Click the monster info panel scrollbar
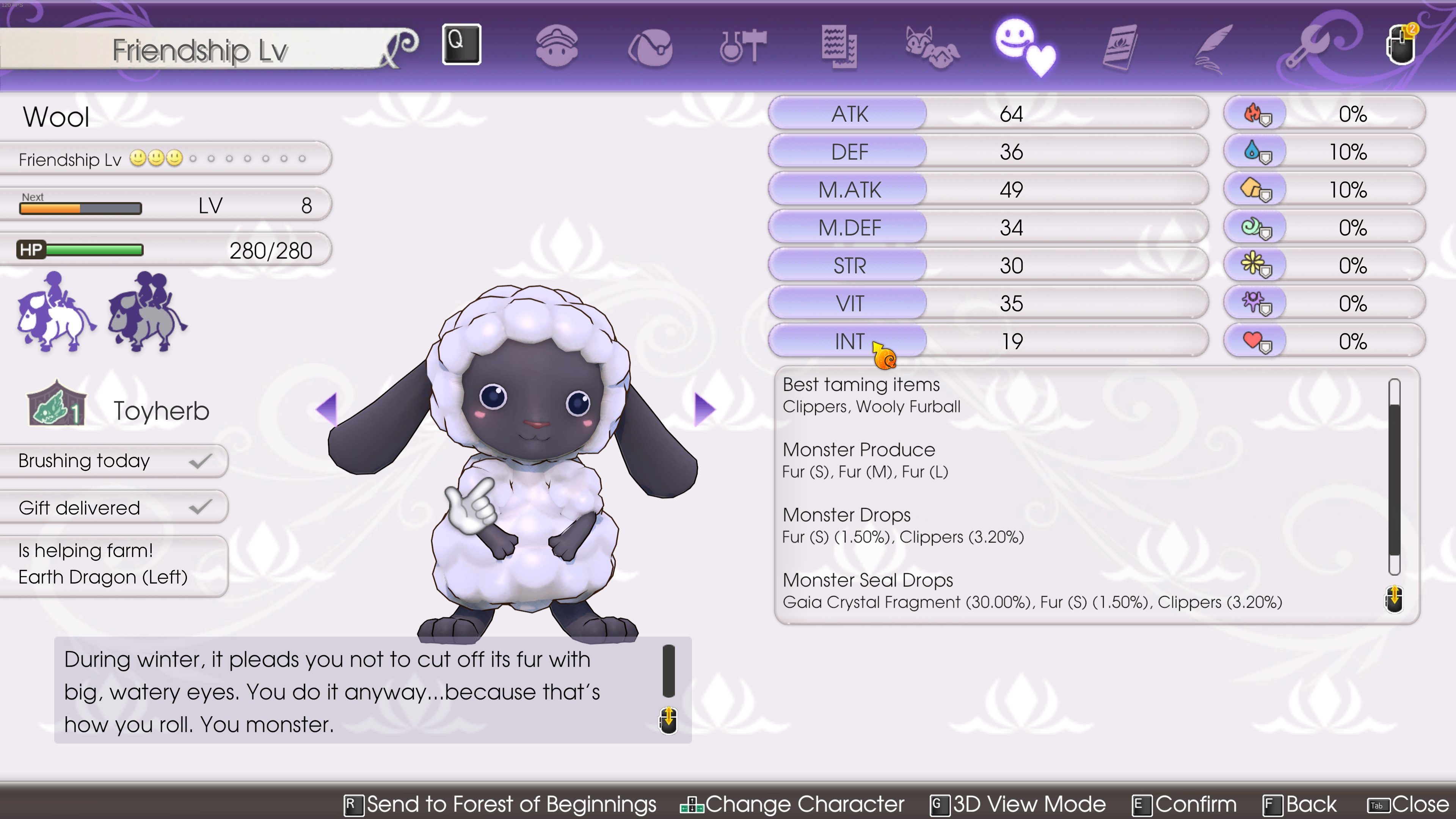The height and width of the screenshot is (819, 1456). tap(1394, 477)
